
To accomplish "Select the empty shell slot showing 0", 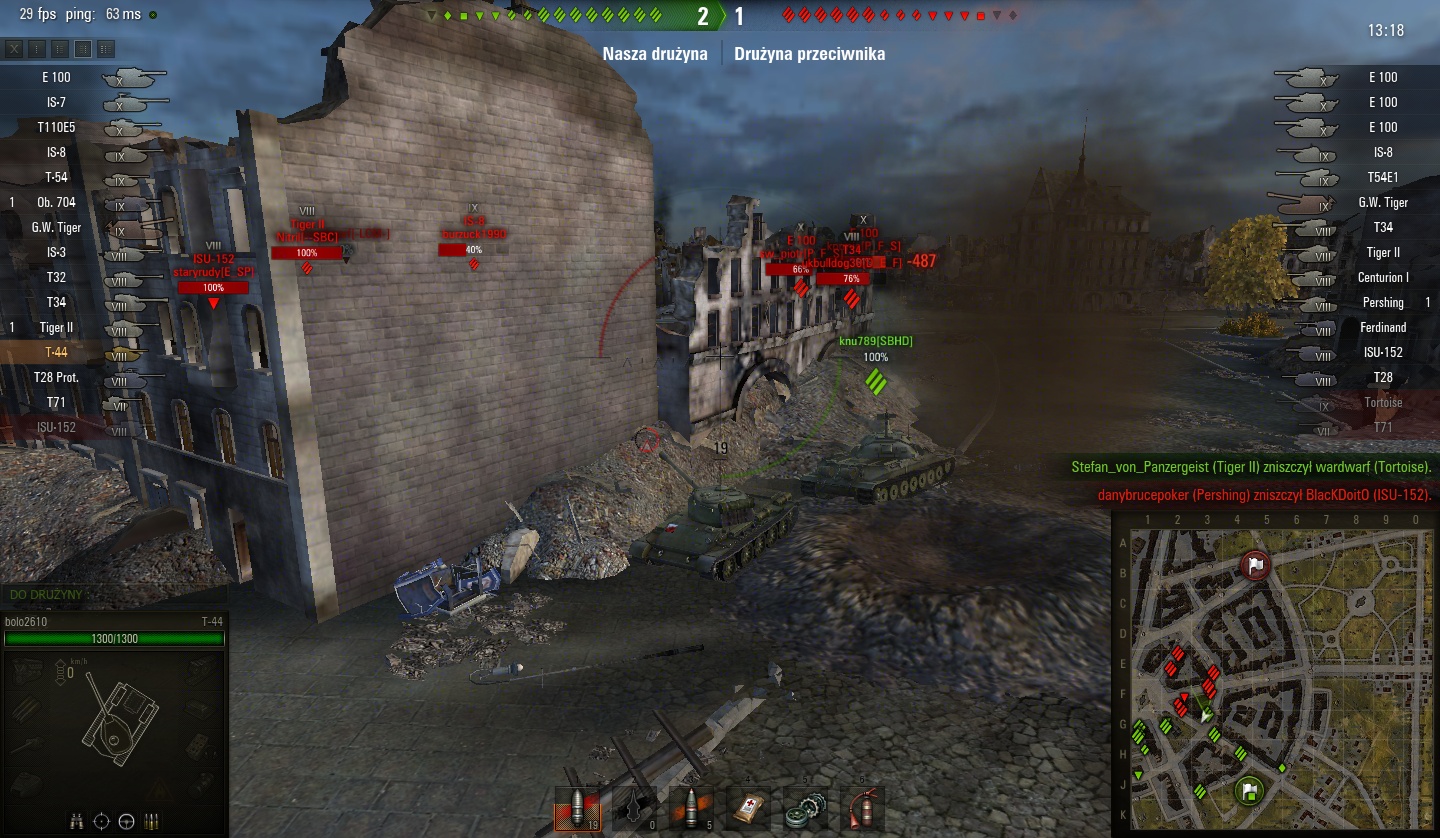I will pyautogui.click(x=633, y=808).
